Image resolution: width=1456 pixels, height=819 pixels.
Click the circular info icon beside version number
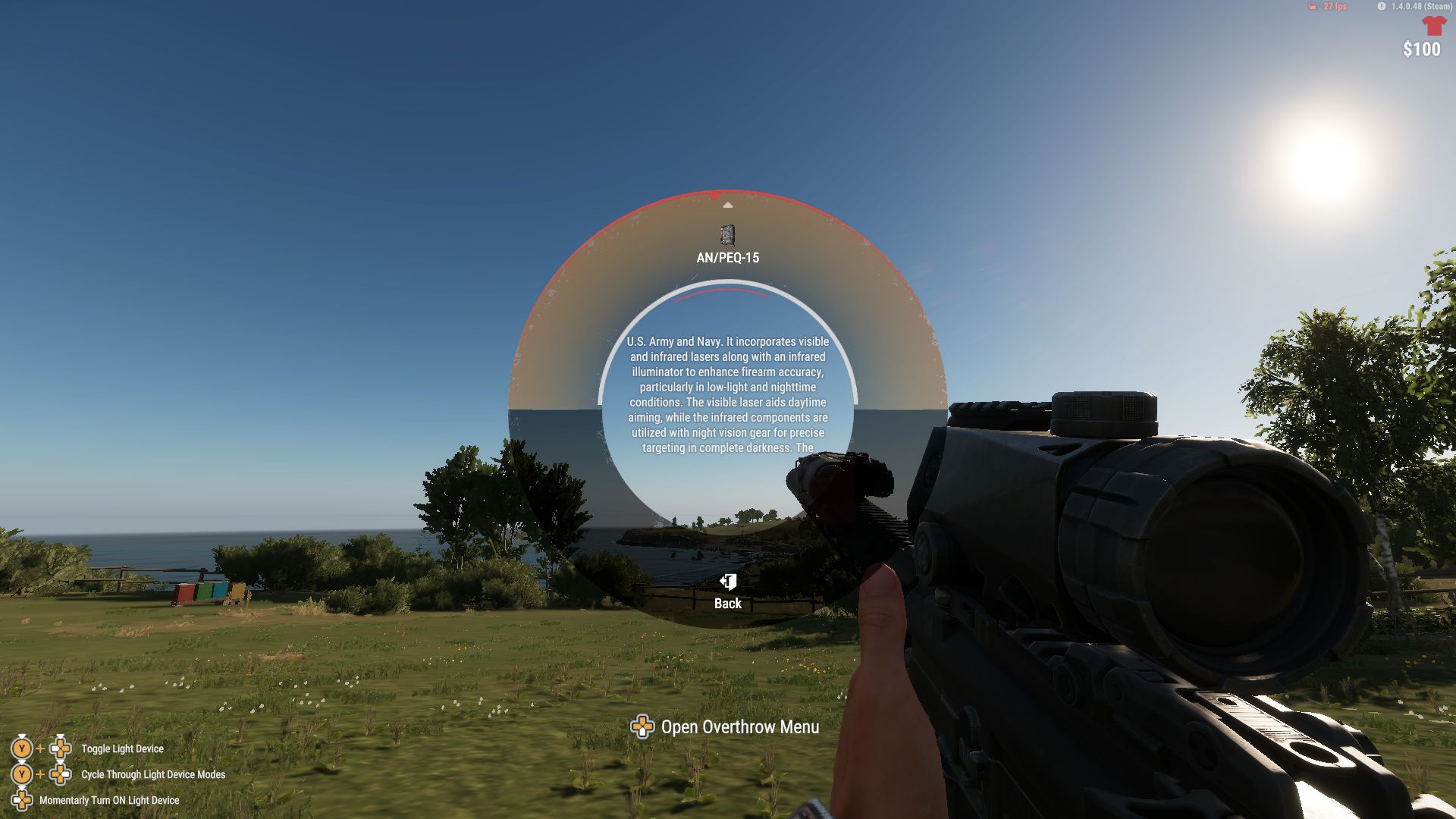1382,8
